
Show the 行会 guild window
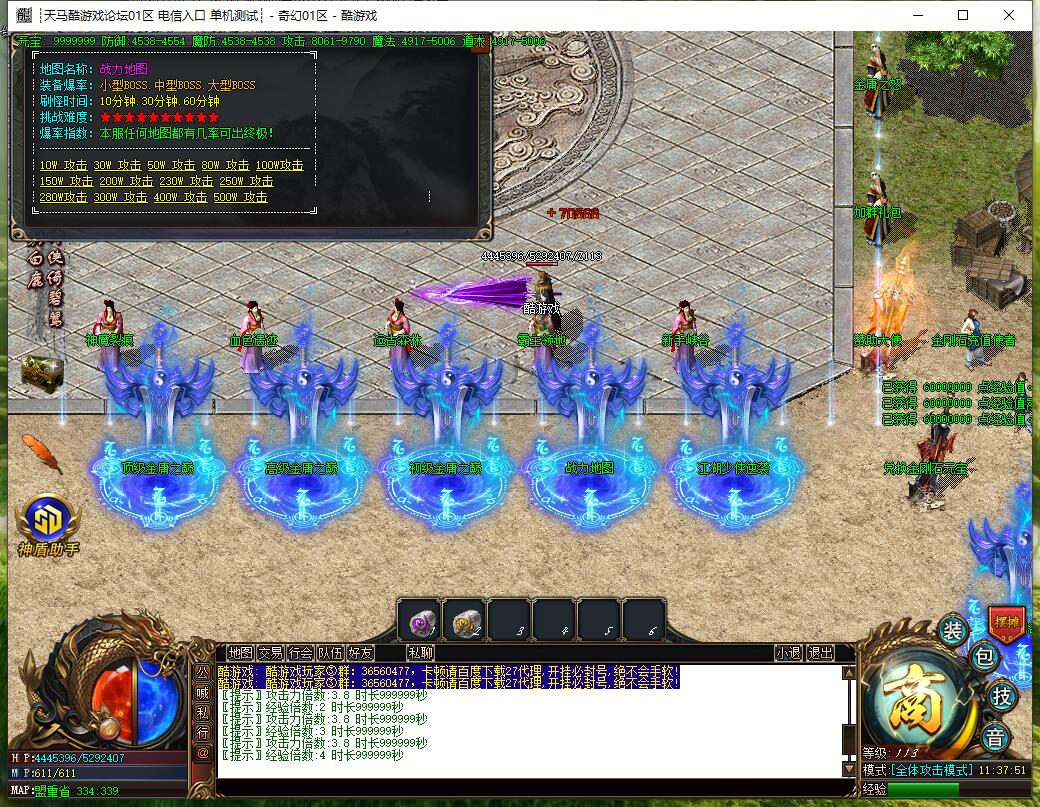click(300, 653)
